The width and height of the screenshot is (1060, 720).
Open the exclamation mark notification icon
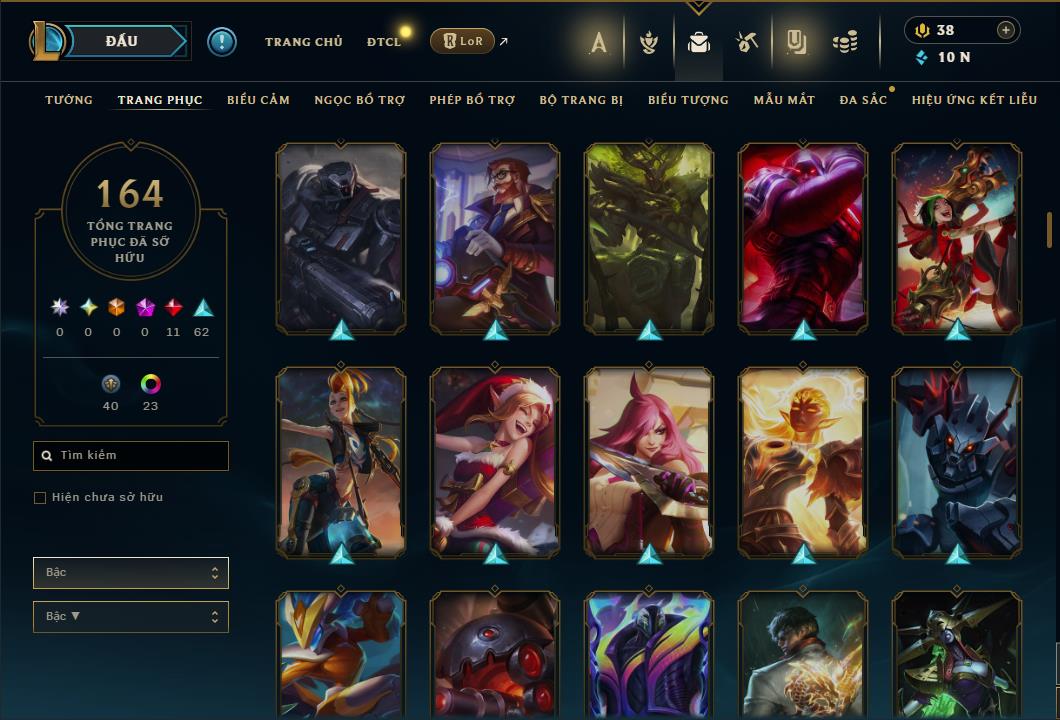point(222,42)
